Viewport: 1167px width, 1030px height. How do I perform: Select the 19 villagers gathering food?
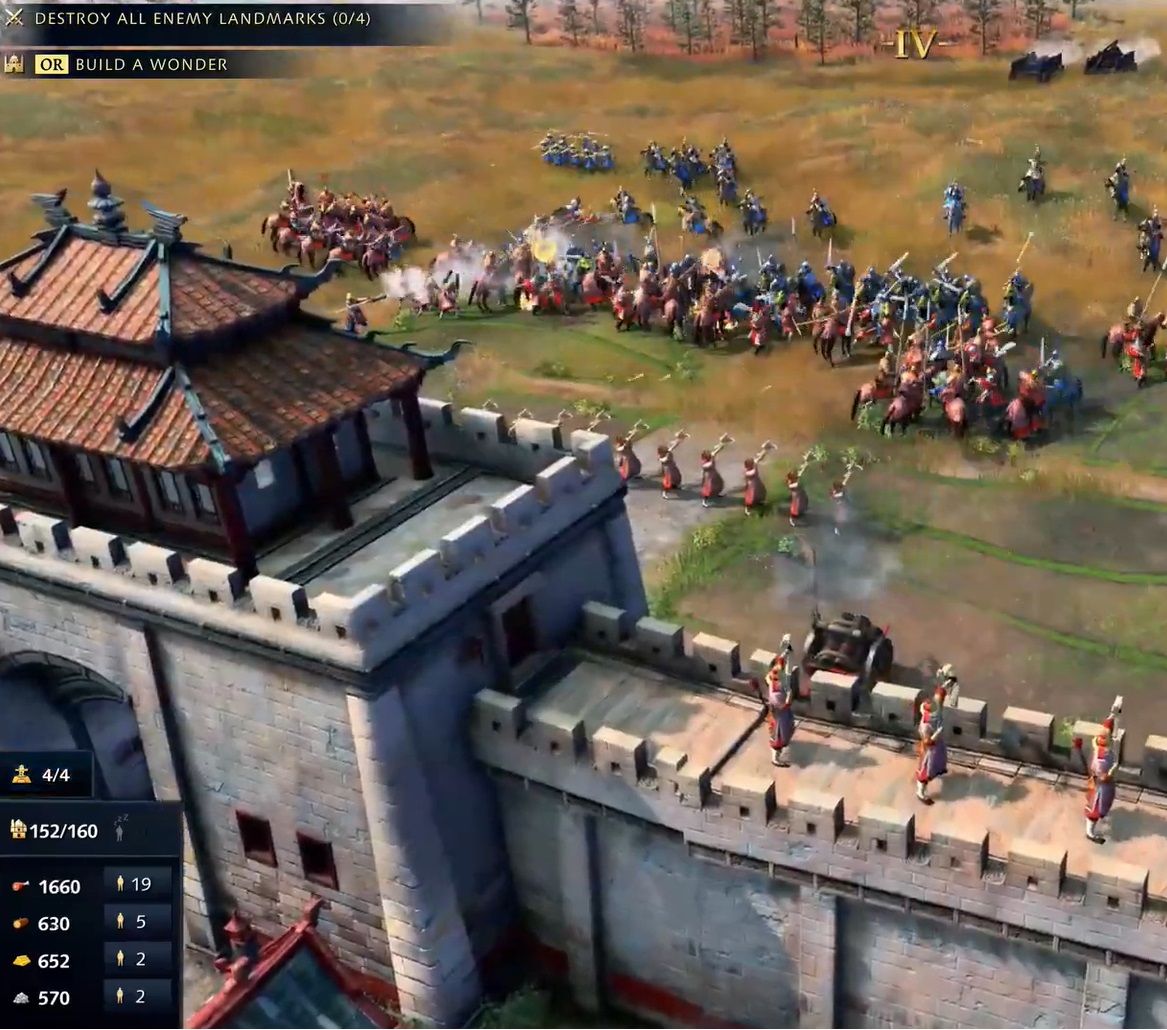tap(136, 884)
